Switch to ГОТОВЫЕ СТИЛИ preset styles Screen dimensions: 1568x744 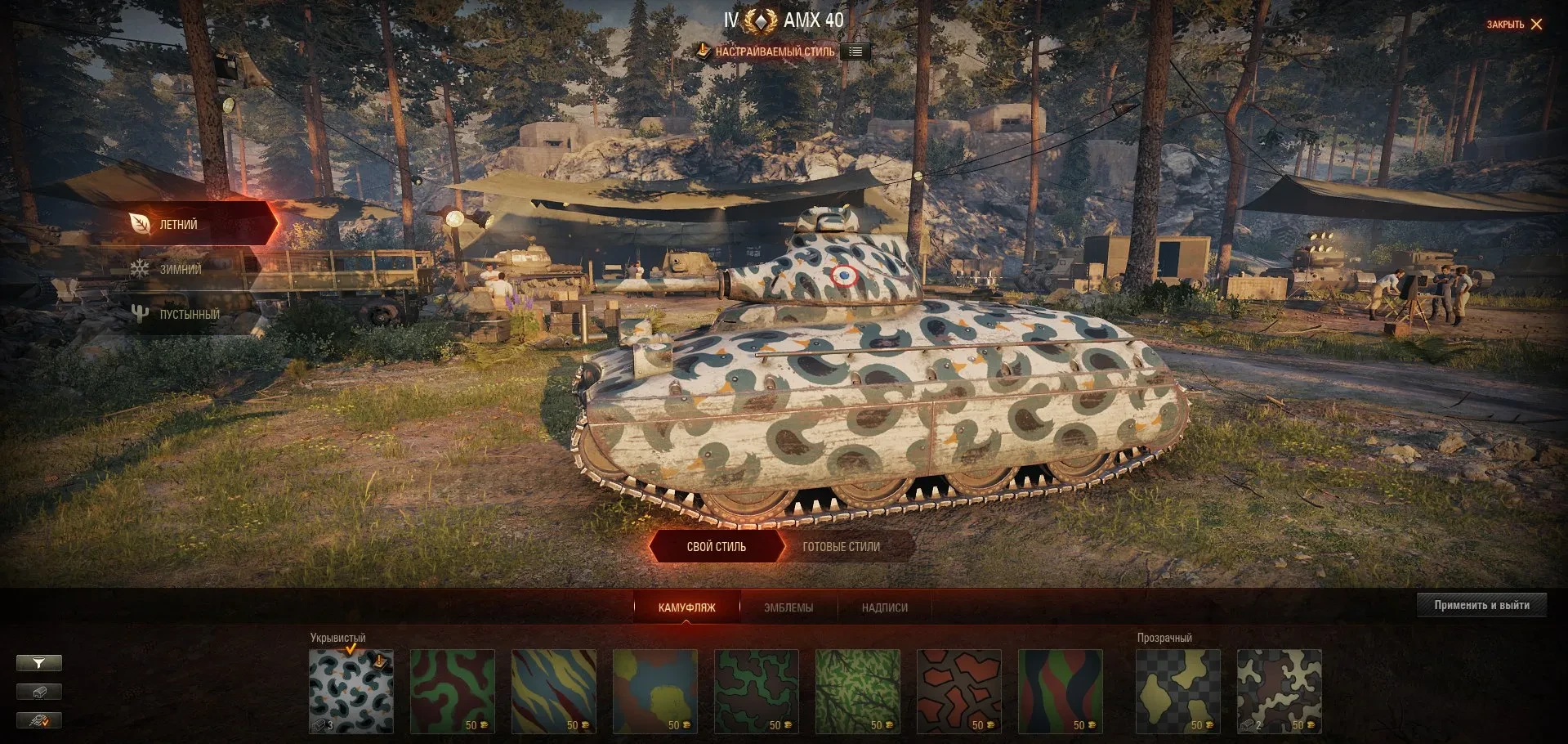pos(841,547)
